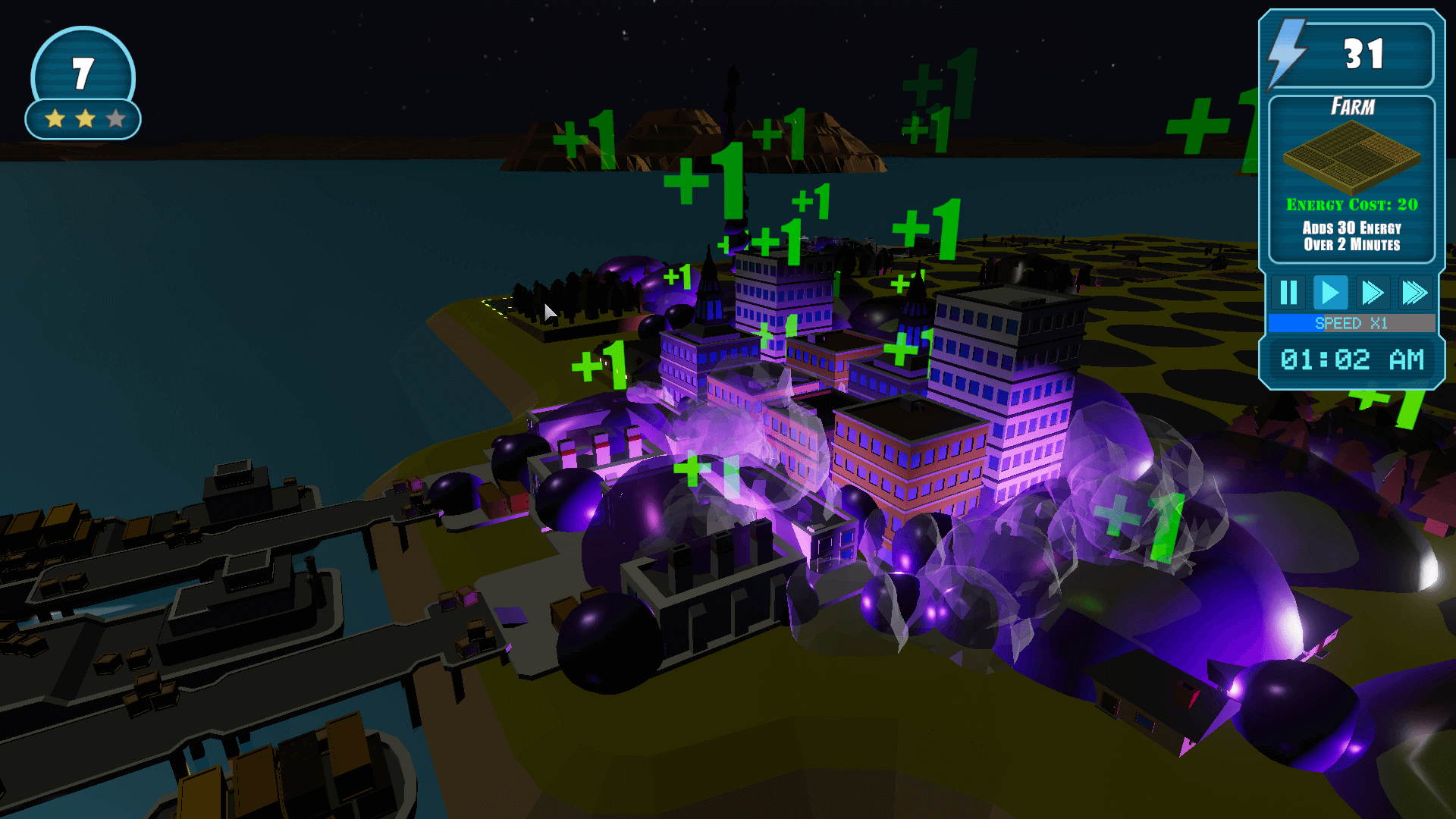Switch to double fast-forward speed
Image resolution: width=1456 pixels, height=819 pixels.
tap(1373, 292)
